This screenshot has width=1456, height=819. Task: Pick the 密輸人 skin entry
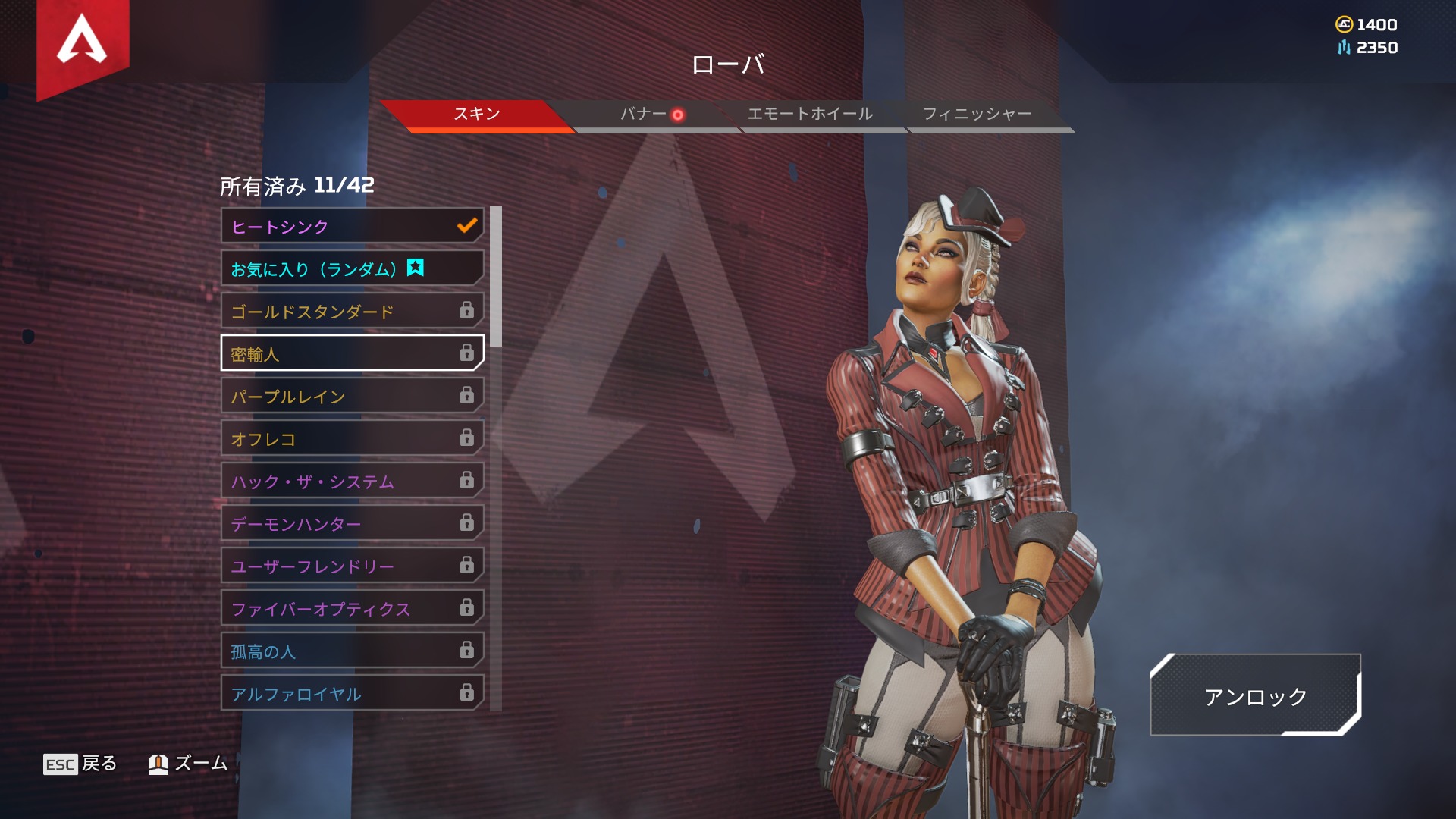pos(352,354)
